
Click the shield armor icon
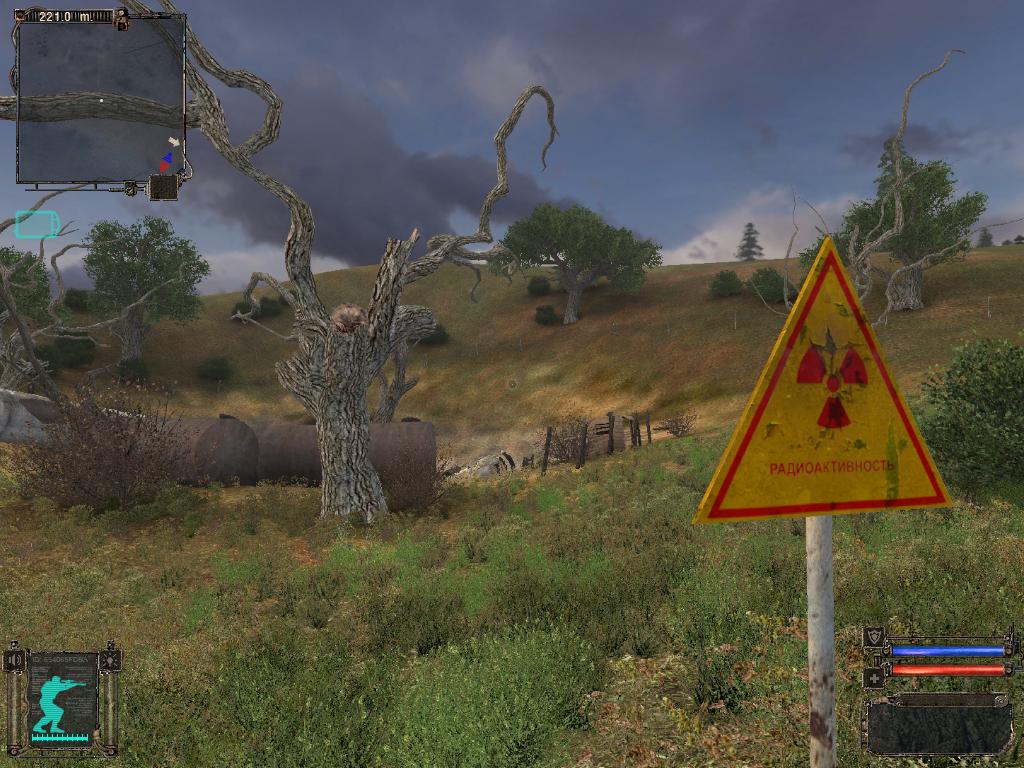click(x=874, y=636)
